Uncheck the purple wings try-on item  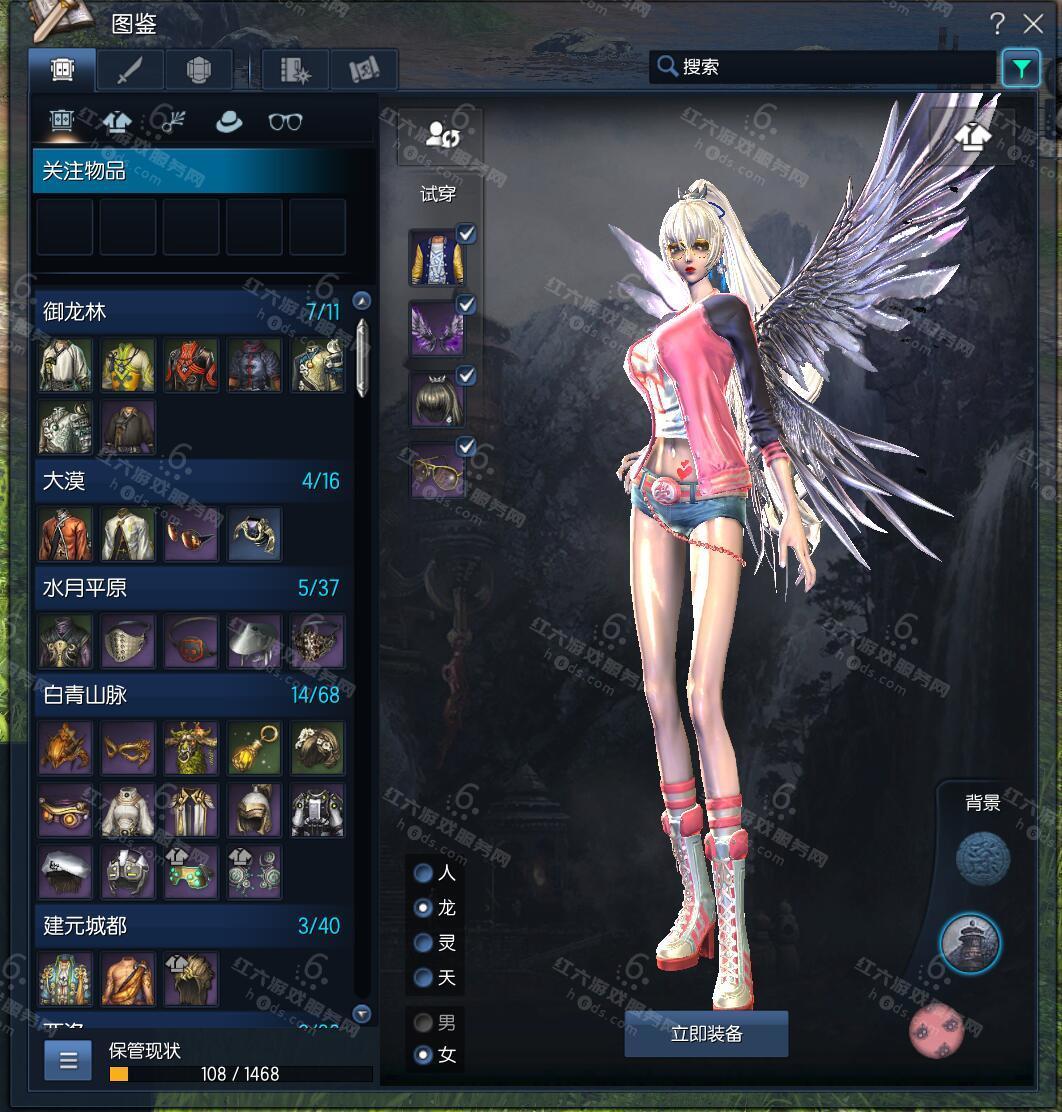pyautogui.click(x=466, y=305)
